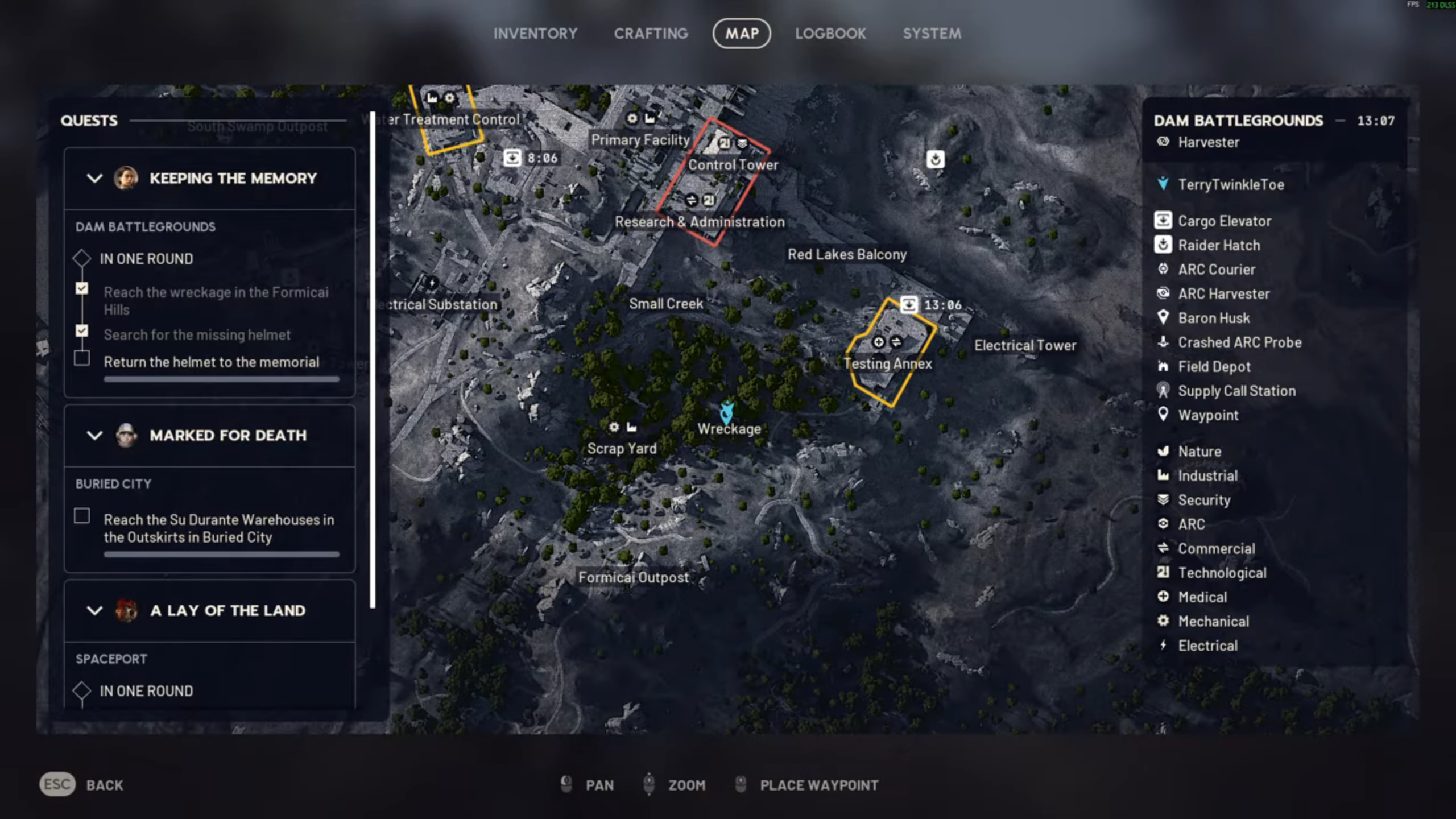Click the BACK button
Screen dimensions: 1456x819
[105, 785]
